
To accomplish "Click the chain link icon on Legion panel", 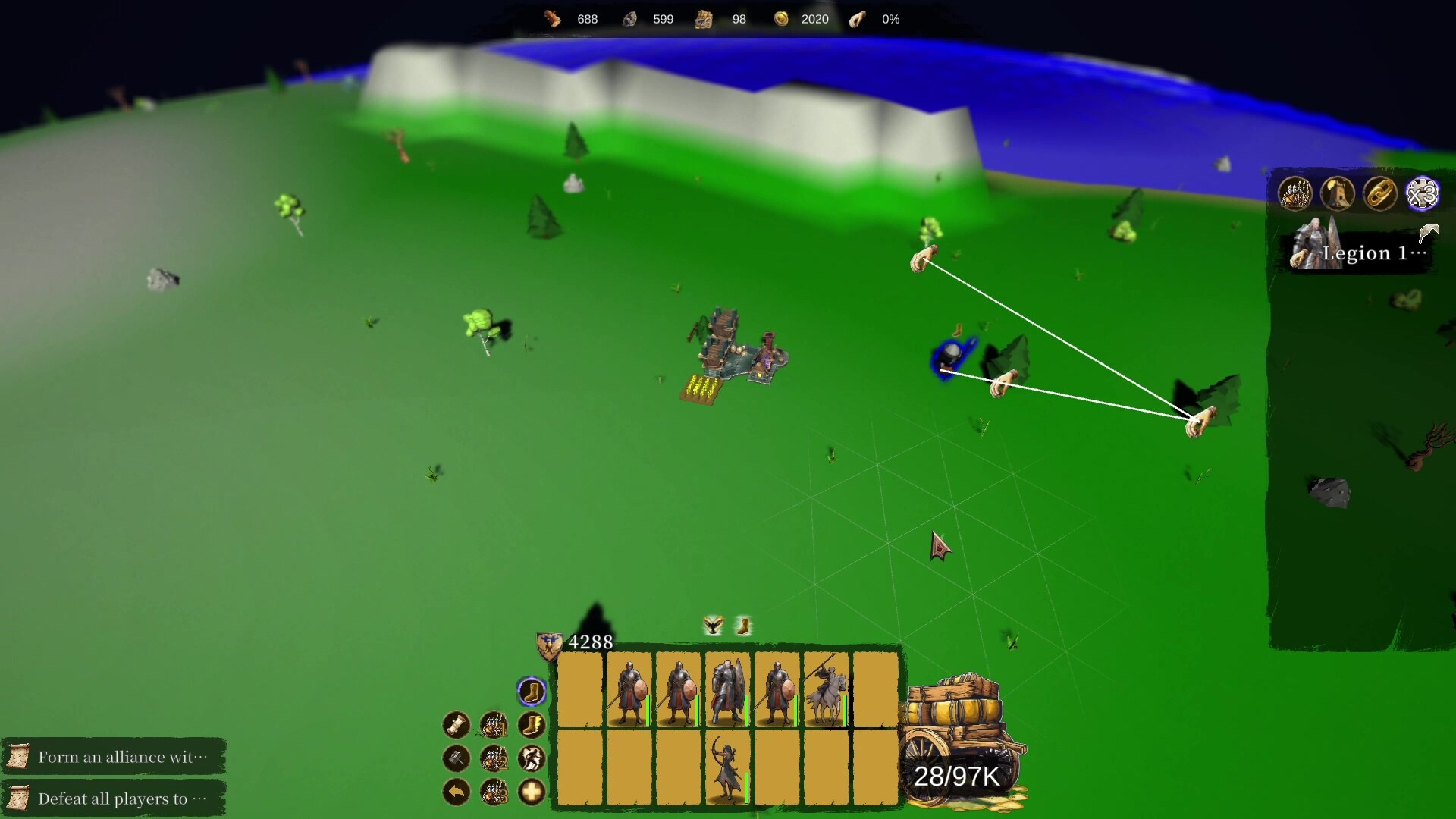I will point(1379,193).
